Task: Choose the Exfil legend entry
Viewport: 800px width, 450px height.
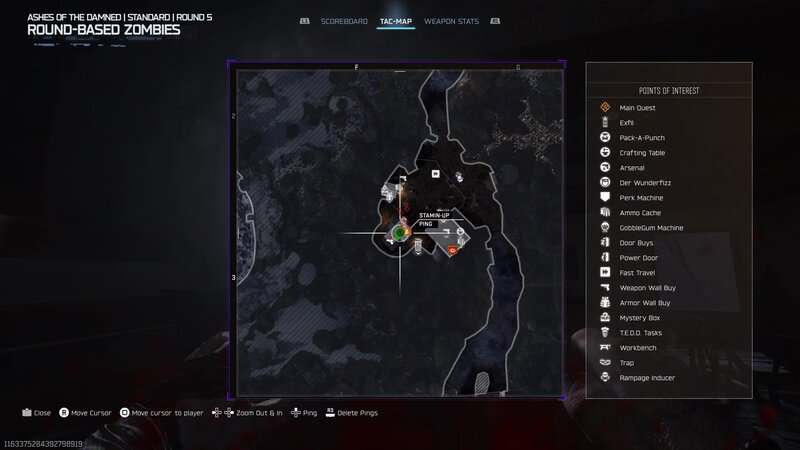Action: [627, 123]
